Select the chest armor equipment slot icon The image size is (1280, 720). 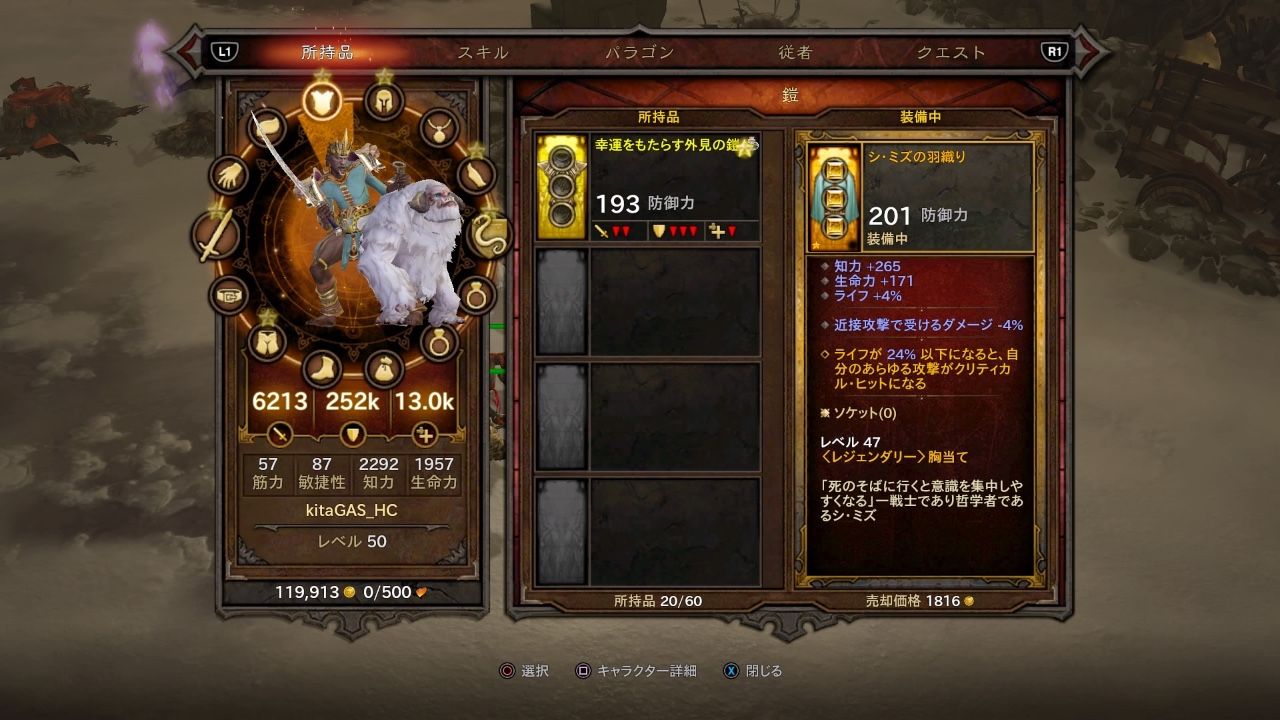pyautogui.click(x=321, y=100)
